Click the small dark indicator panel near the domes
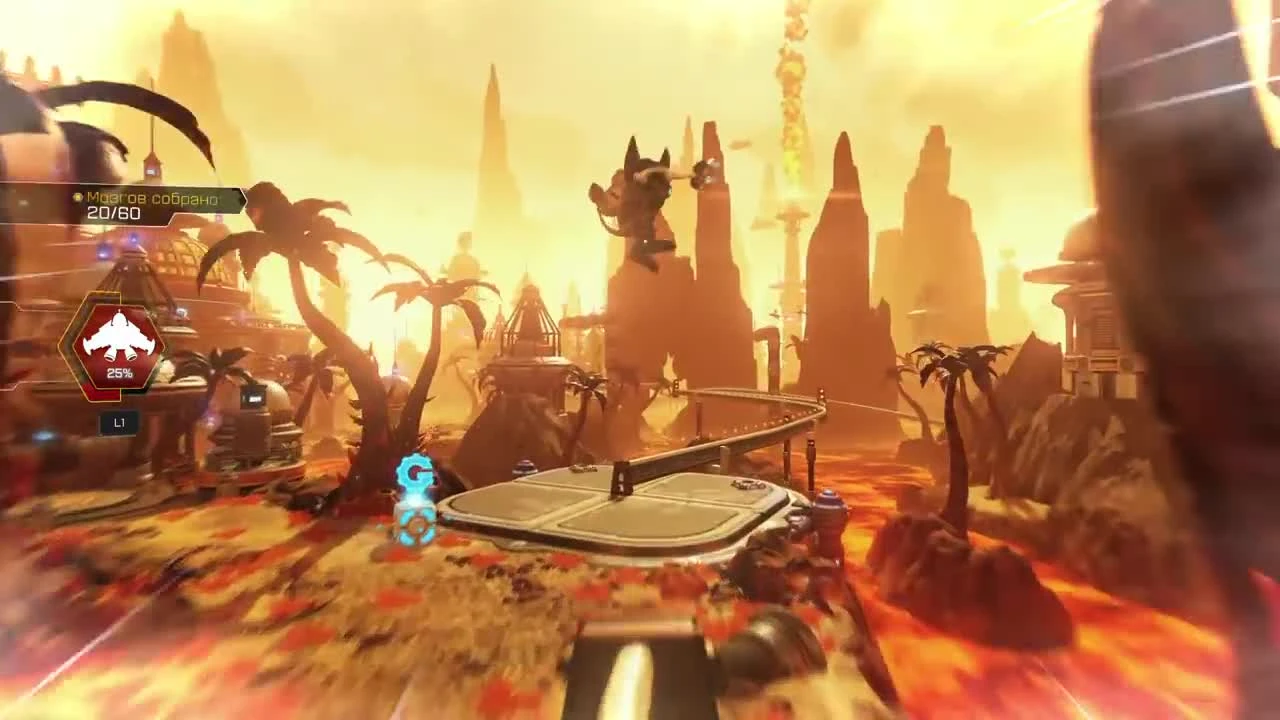This screenshot has height=720, width=1280. (x=251, y=399)
